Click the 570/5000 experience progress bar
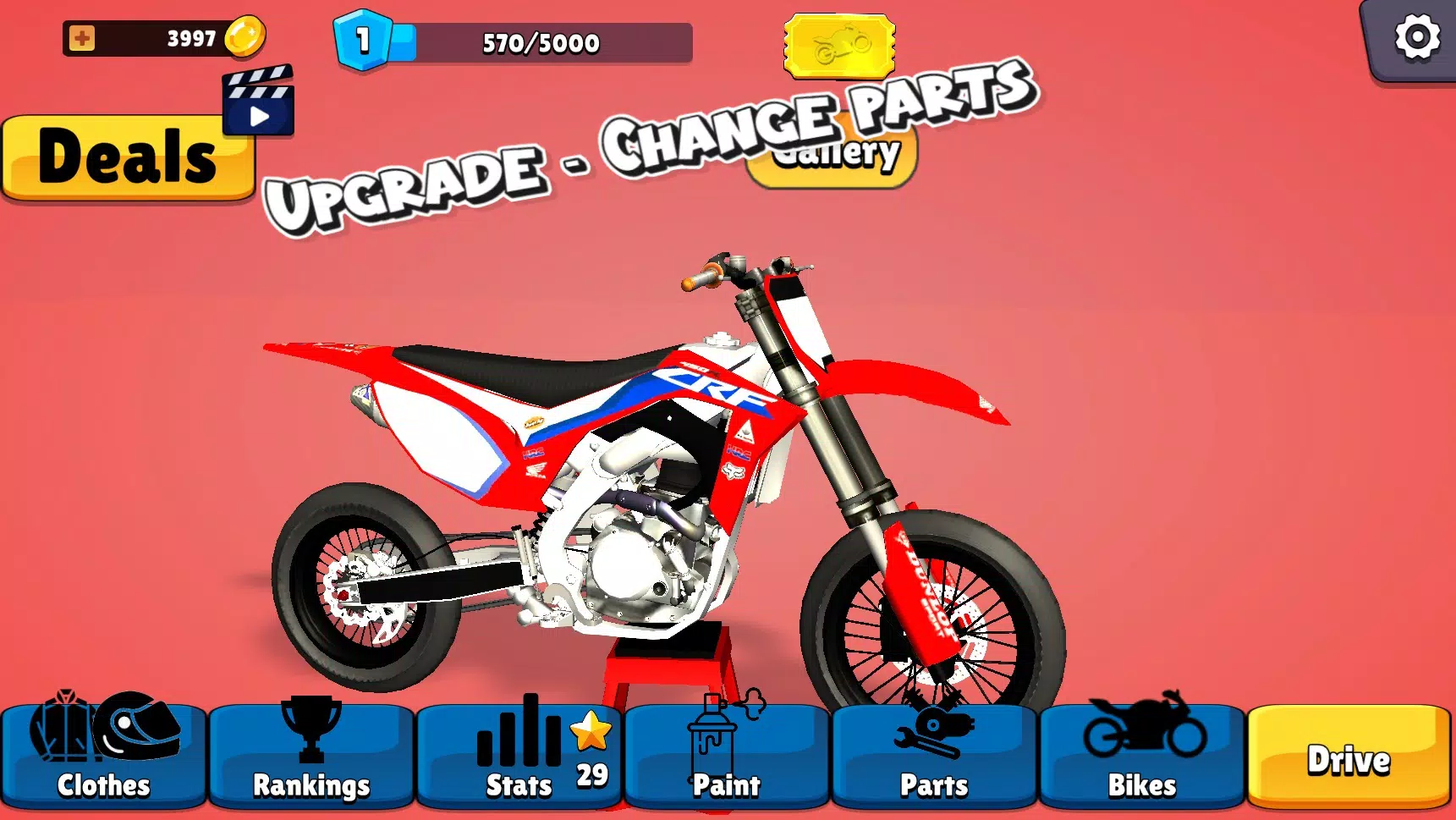The height and width of the screenshot is (820, 1456). [x=539, y=42]
